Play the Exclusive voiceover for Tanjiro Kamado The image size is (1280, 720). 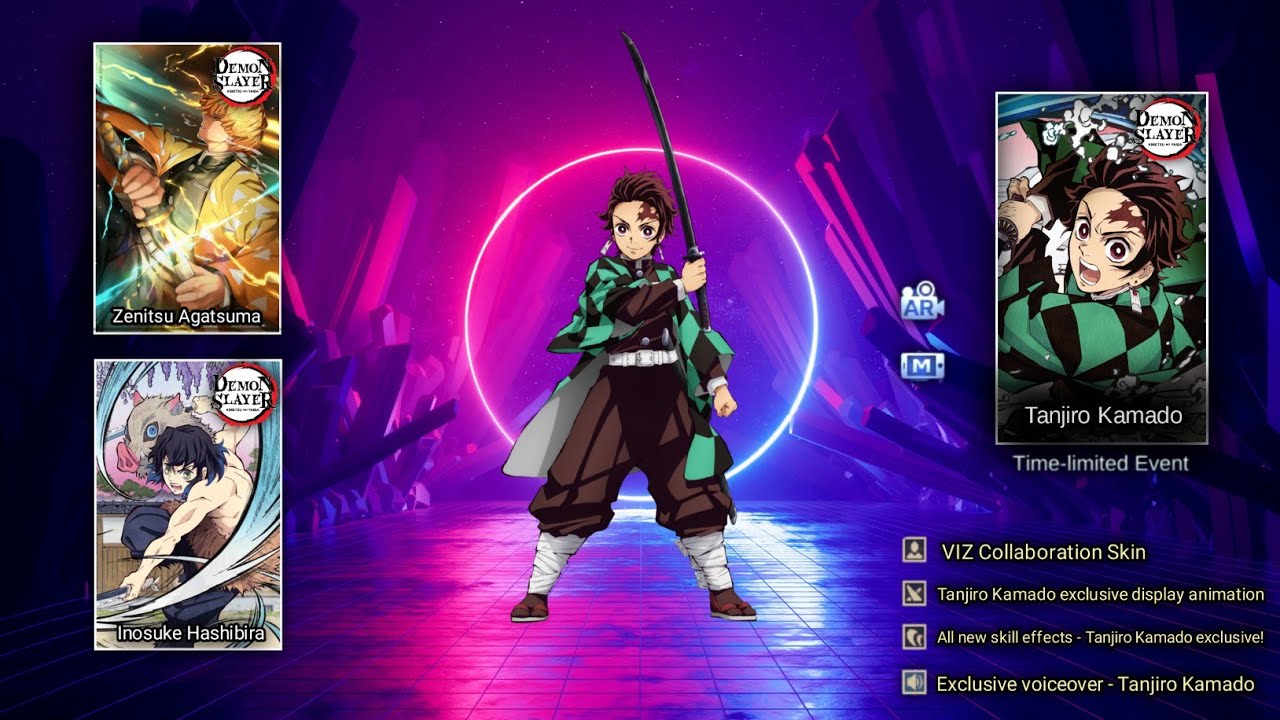pyautogui.click(x=1094, y=685)
